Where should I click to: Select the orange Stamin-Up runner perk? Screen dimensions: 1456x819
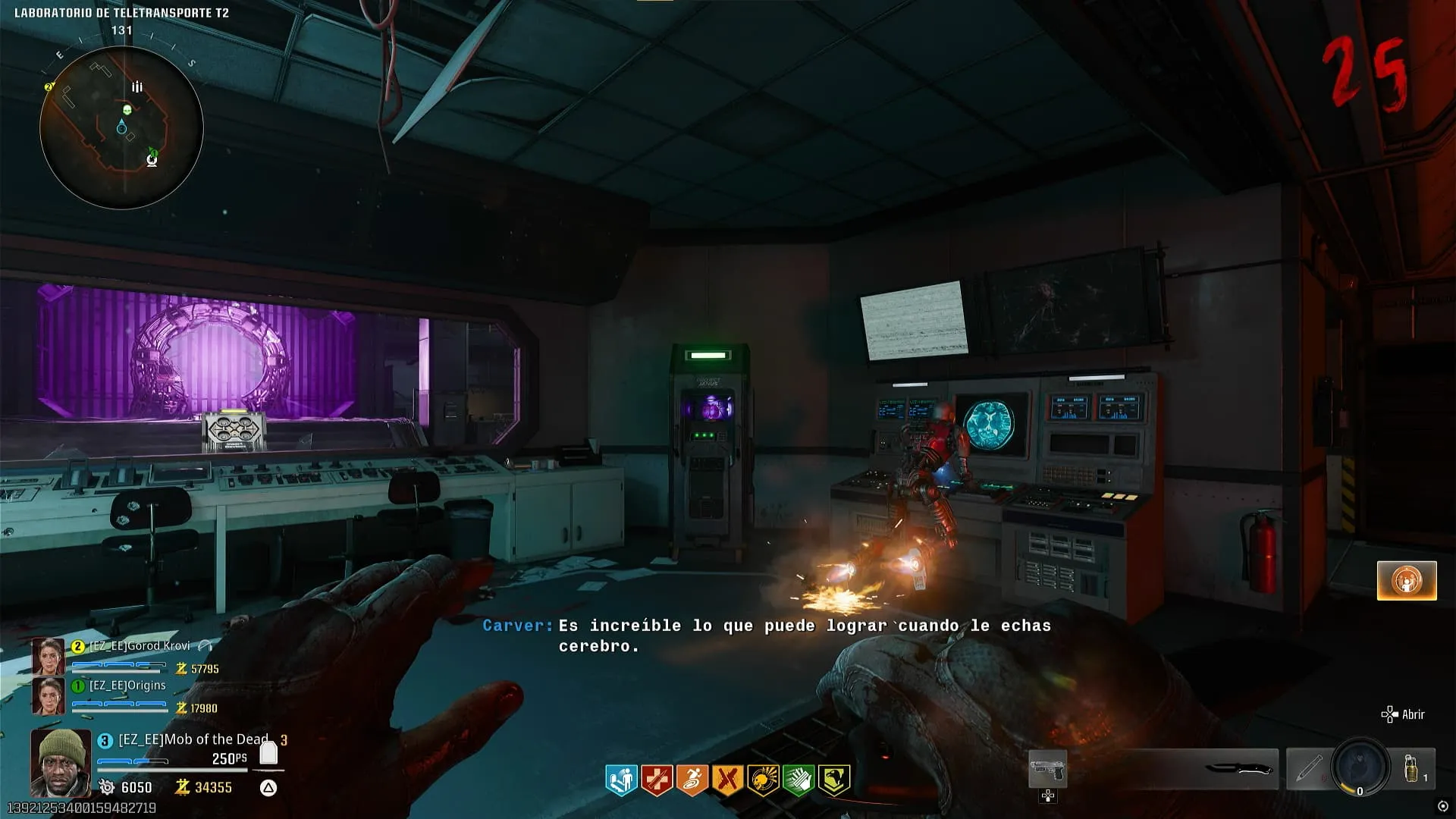tap(692, 780)
